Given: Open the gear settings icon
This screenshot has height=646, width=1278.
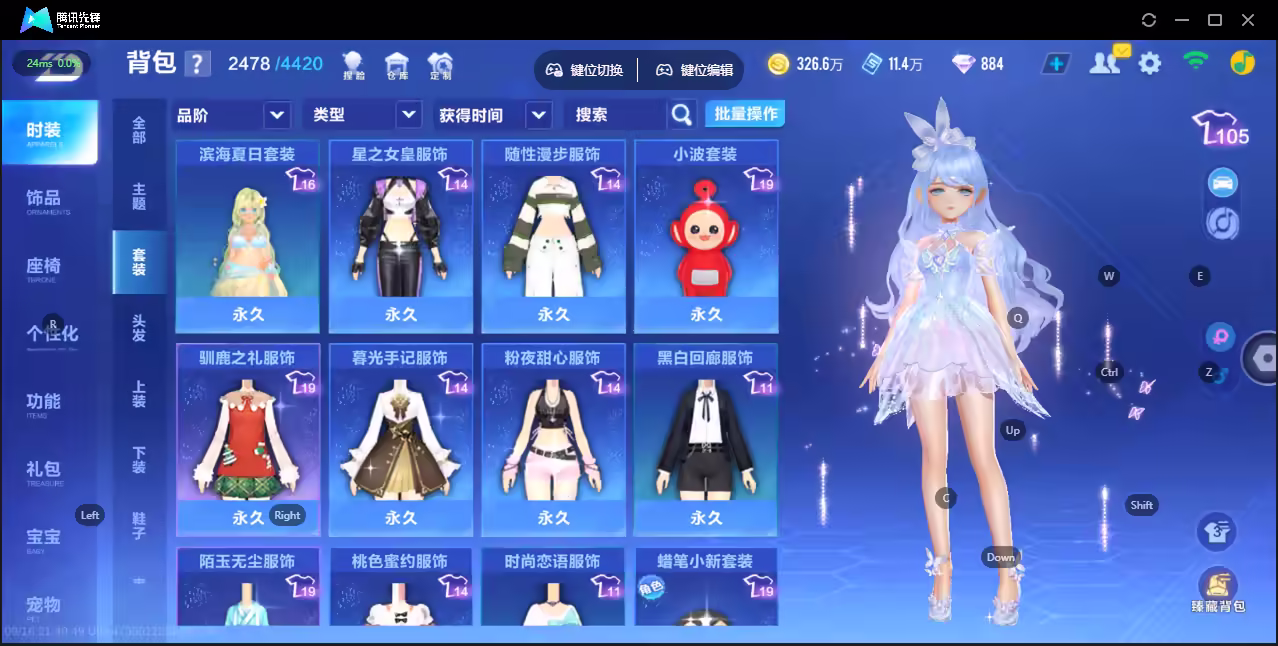Looking at the screenshot, I should (1150, 64).
